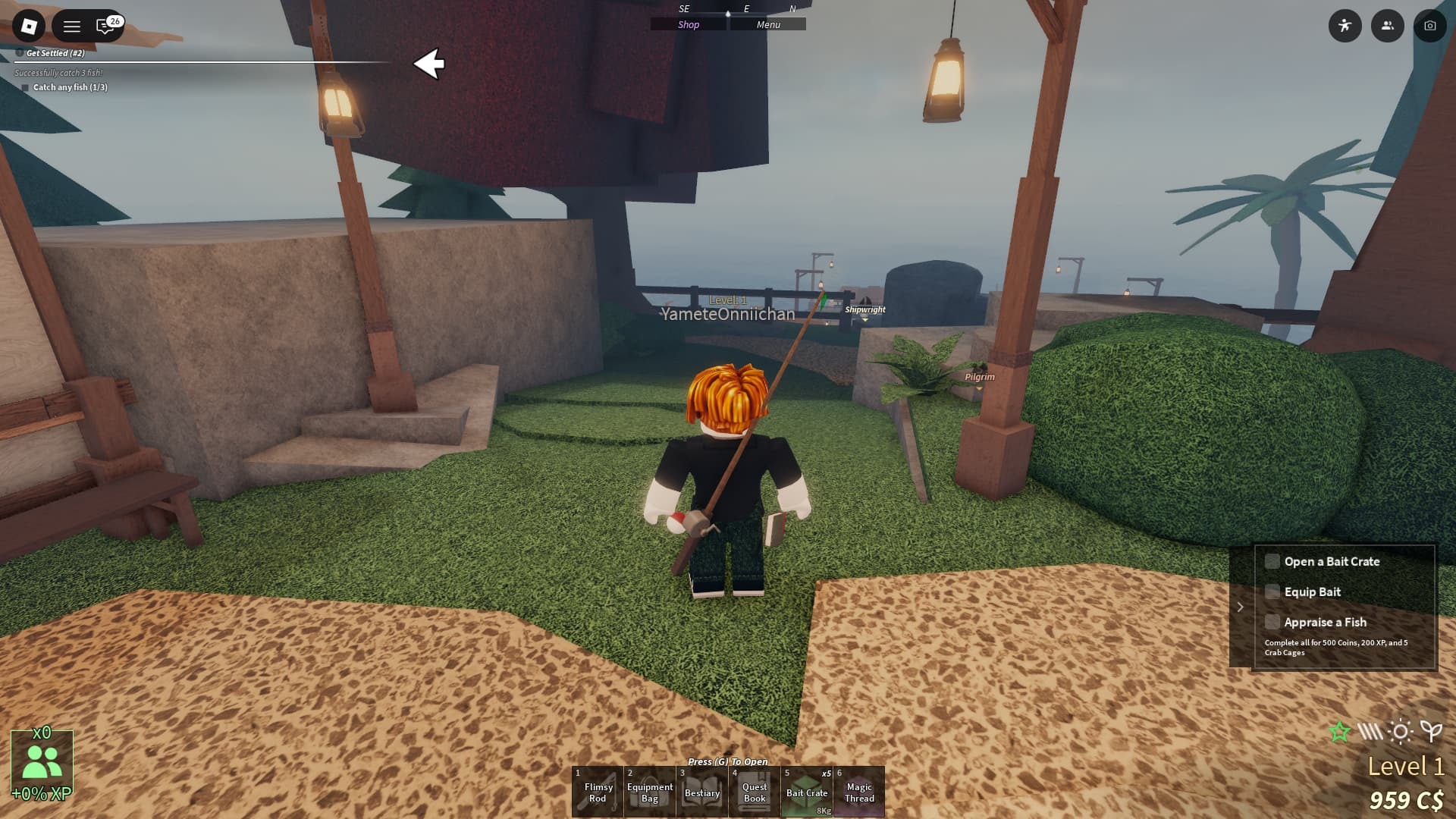Open the Equipment Bag hotbar slot
Image resolution: width=1456 pixels, height=819 pixels.
click(650, 792)
